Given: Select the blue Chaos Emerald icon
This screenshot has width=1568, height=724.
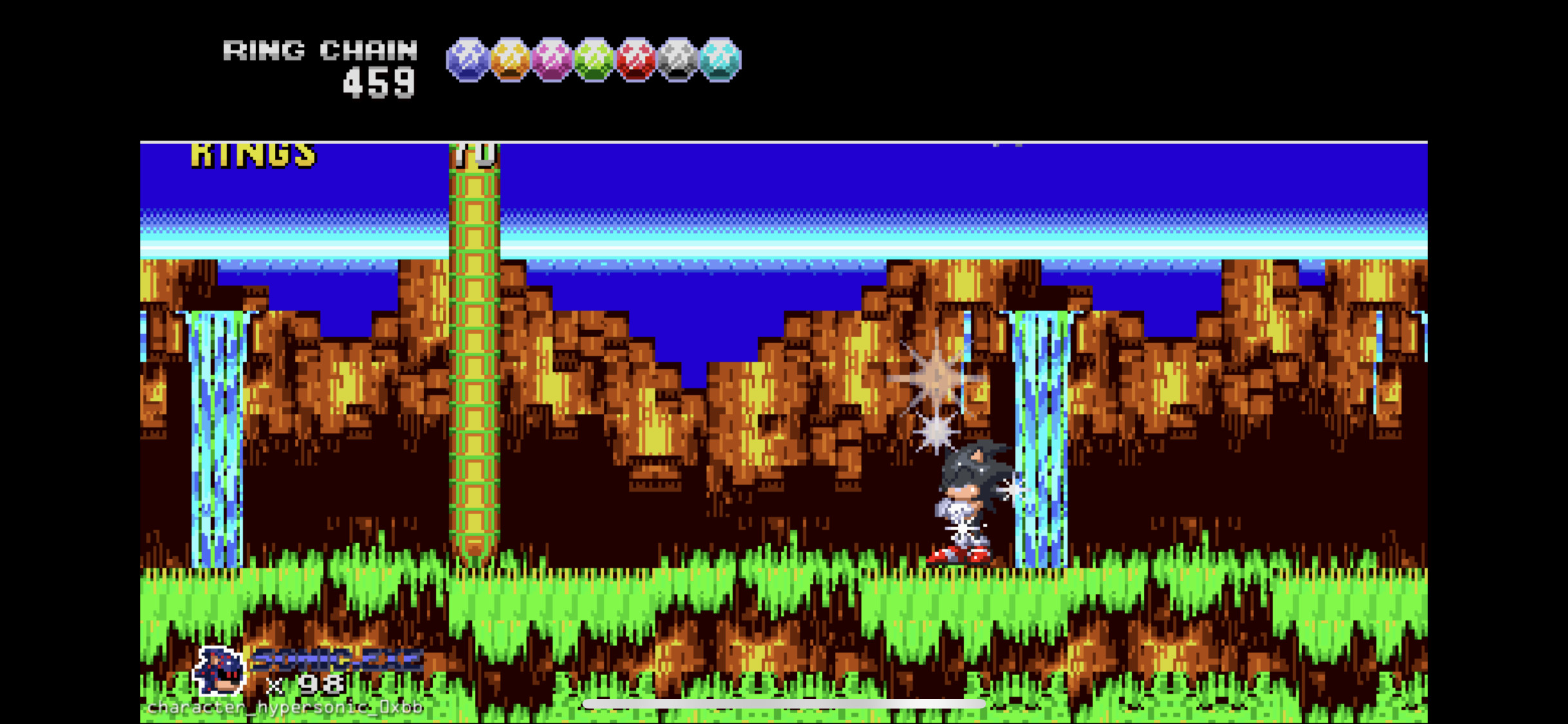Looking at the screenshot, I should pyautogui.click(x=467, y=61).
